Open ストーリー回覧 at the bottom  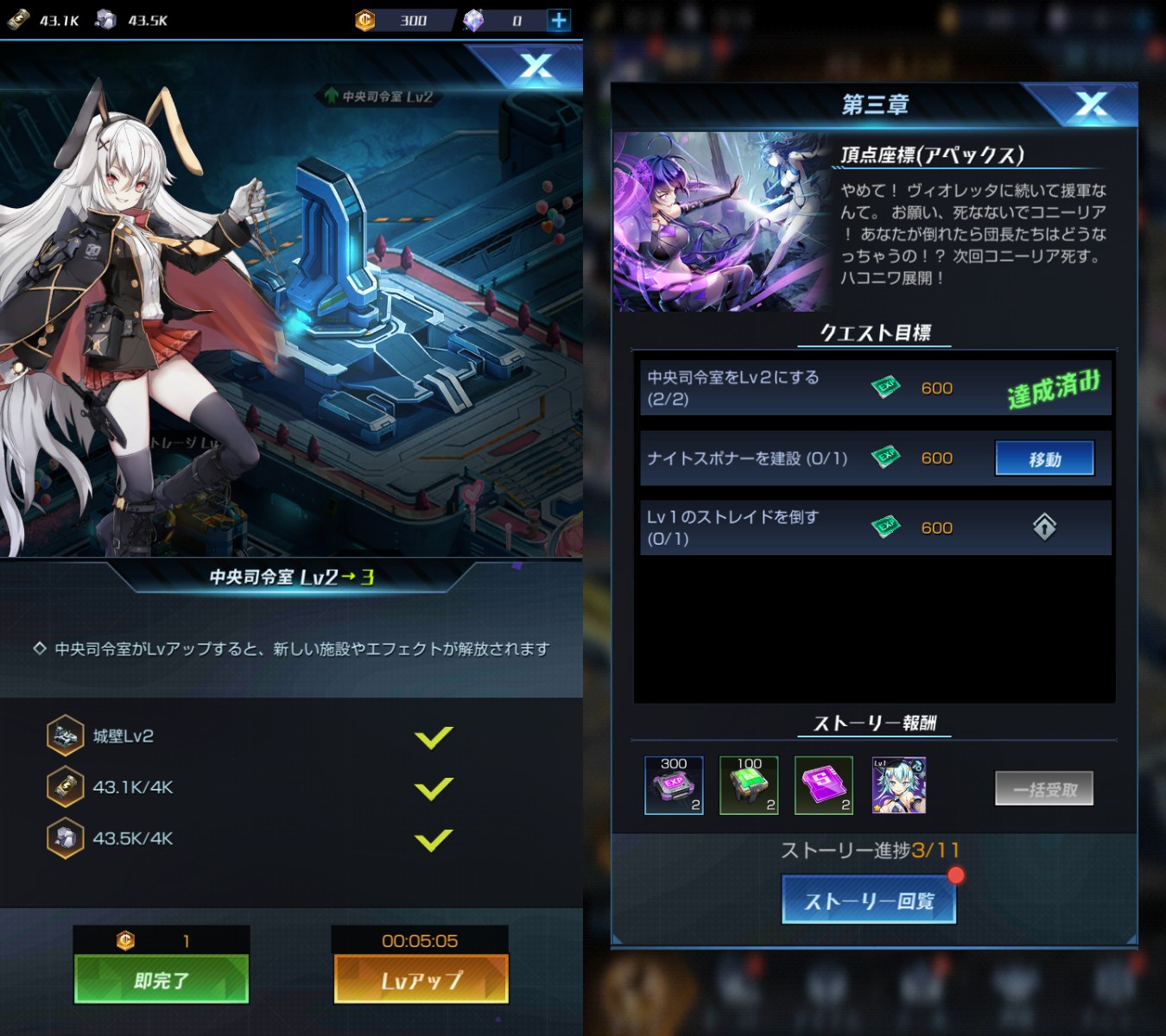tap(868, 899)
